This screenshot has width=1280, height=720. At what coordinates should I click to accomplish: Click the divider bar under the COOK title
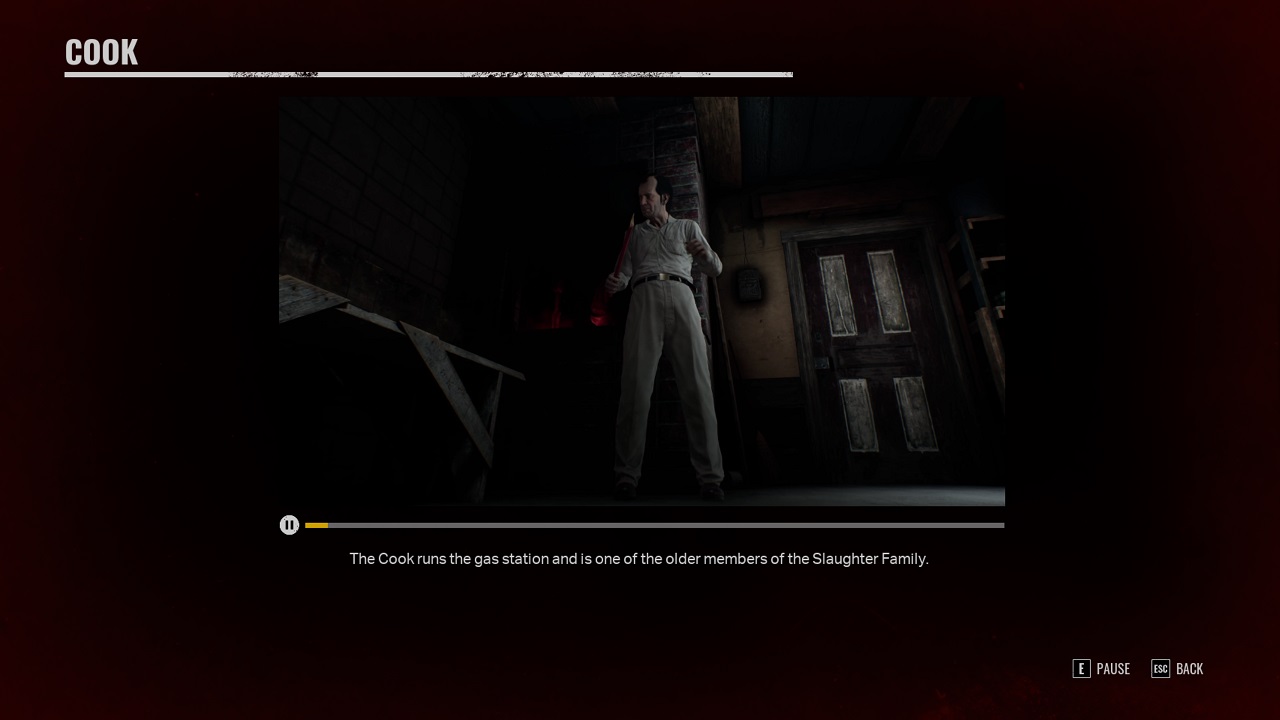[x=429, y=73]
